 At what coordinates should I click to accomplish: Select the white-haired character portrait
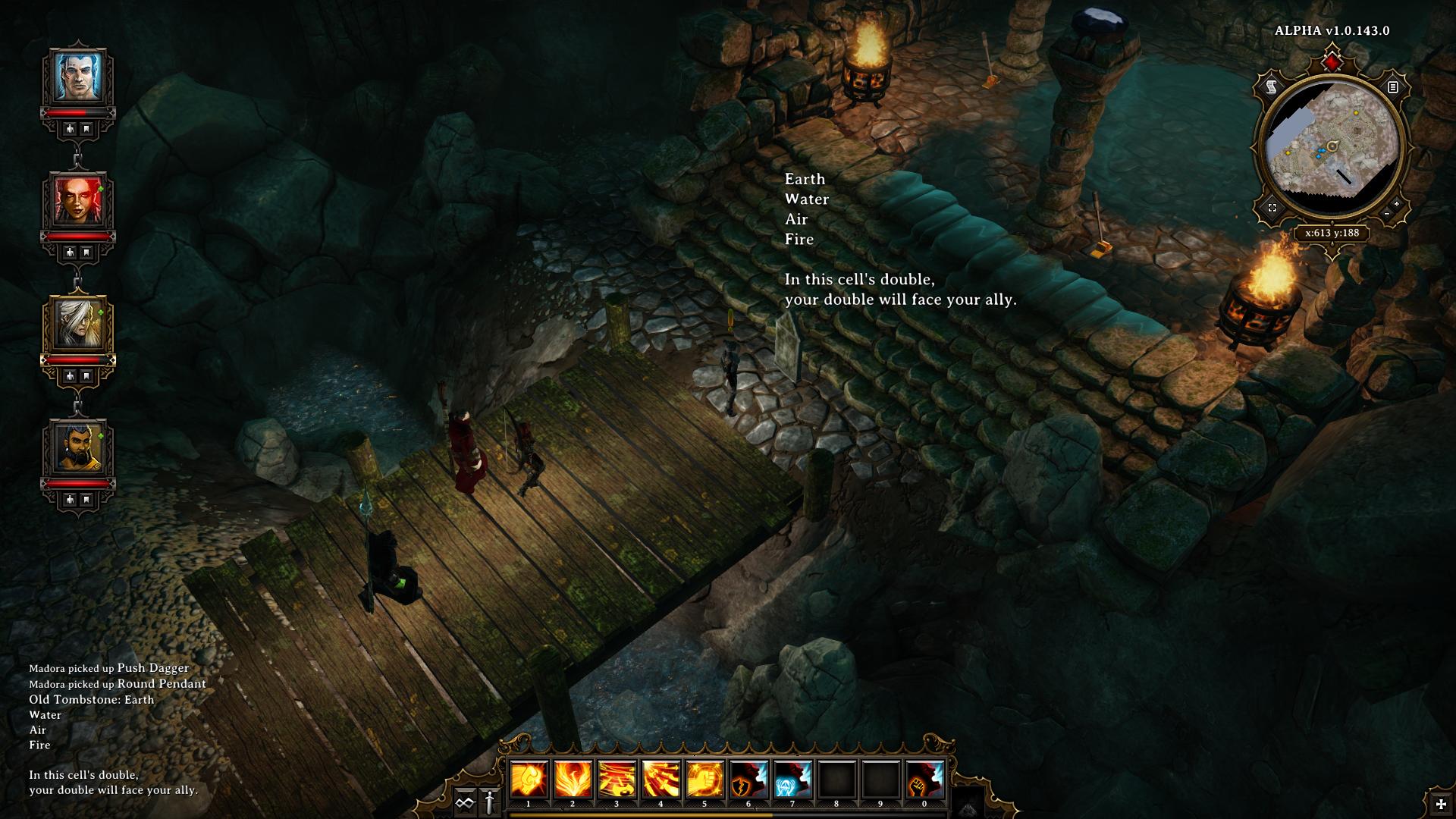79,323
